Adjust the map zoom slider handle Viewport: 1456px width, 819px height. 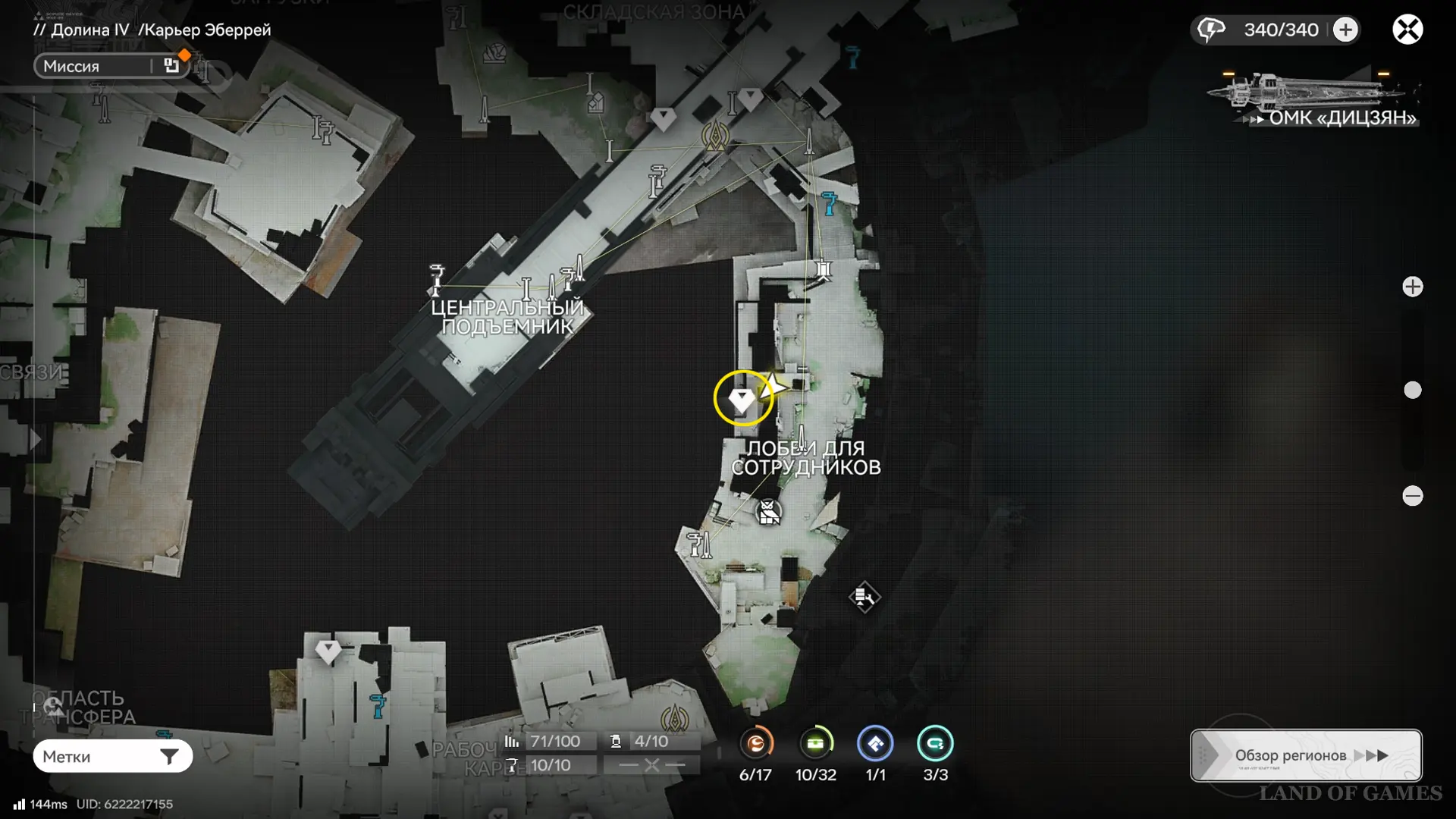click(1412, 391)
